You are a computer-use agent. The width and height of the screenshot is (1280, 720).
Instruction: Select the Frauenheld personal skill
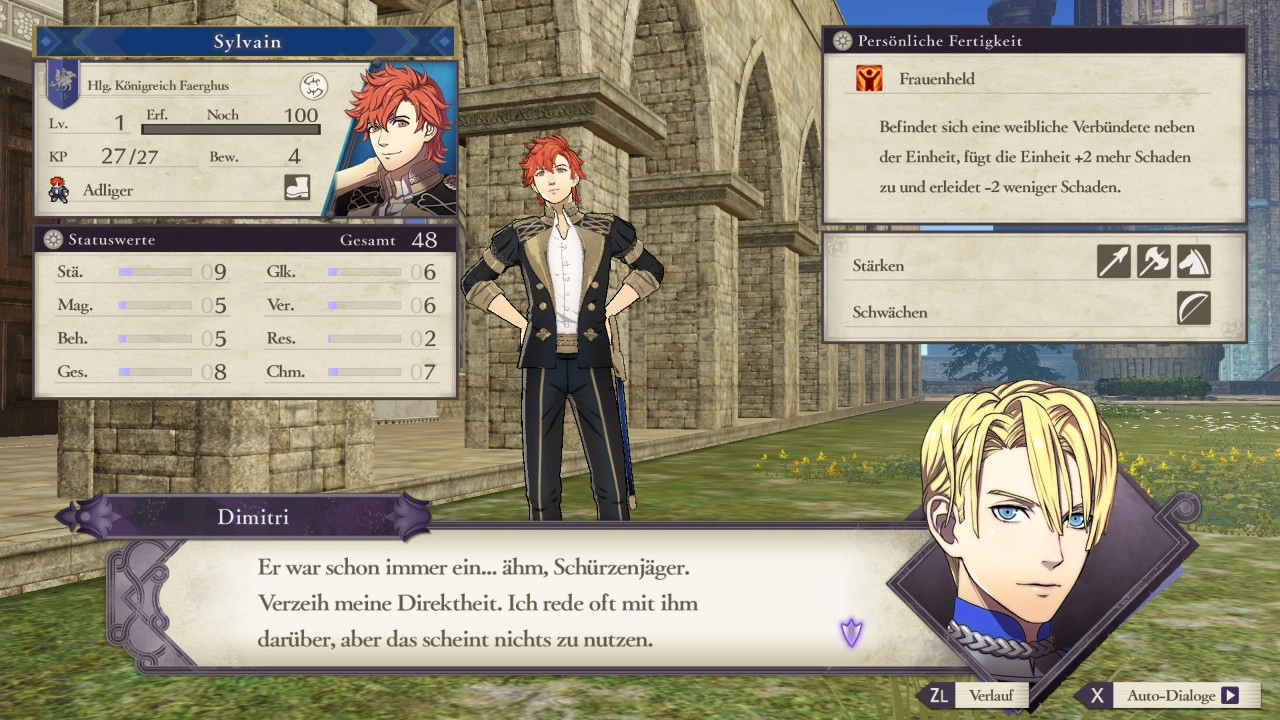(x=936, y=79)
